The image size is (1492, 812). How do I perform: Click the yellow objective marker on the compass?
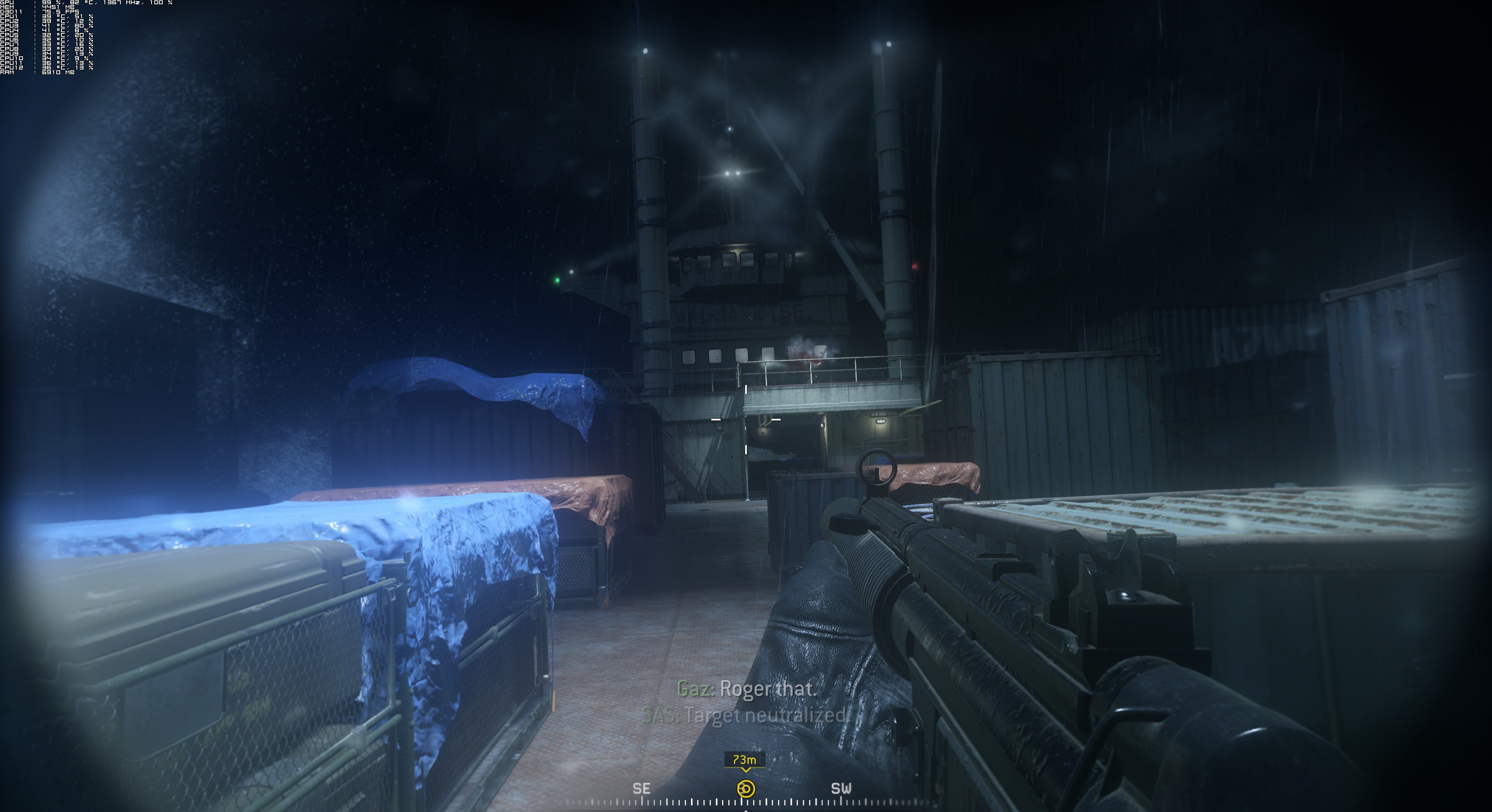(x=746, y=788)
